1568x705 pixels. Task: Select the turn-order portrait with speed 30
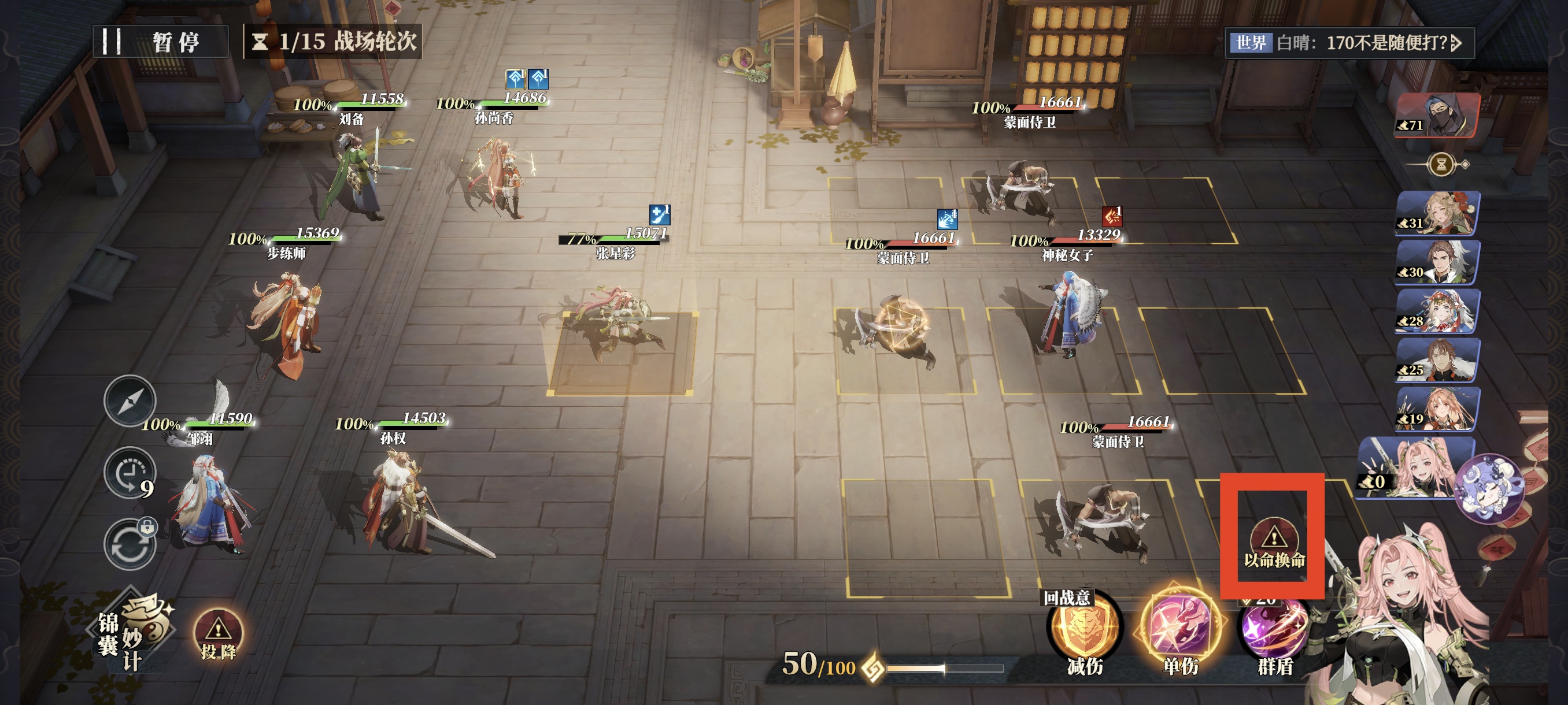(1438, 262)
